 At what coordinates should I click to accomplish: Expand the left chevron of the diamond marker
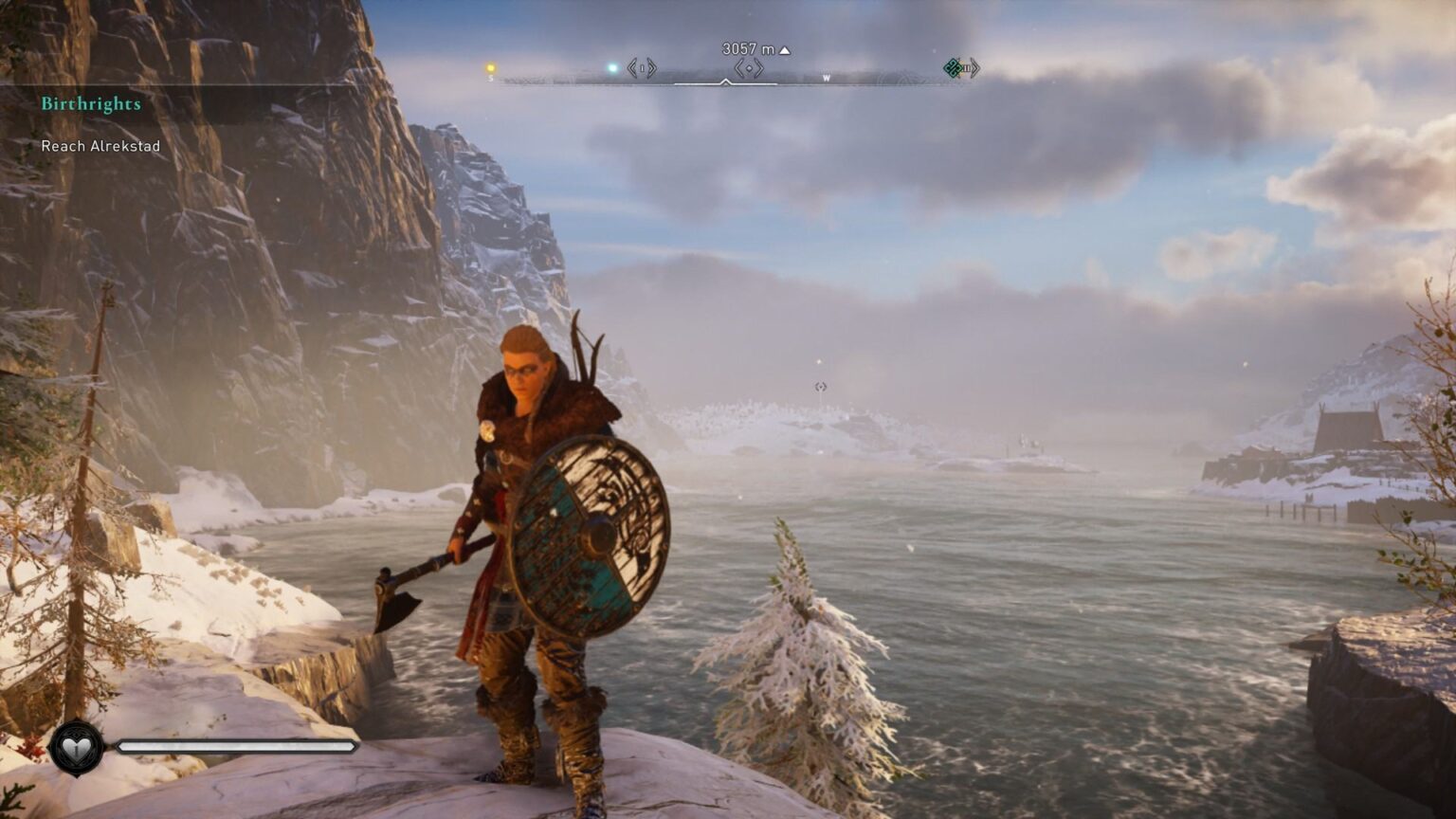tap(738, 69)
